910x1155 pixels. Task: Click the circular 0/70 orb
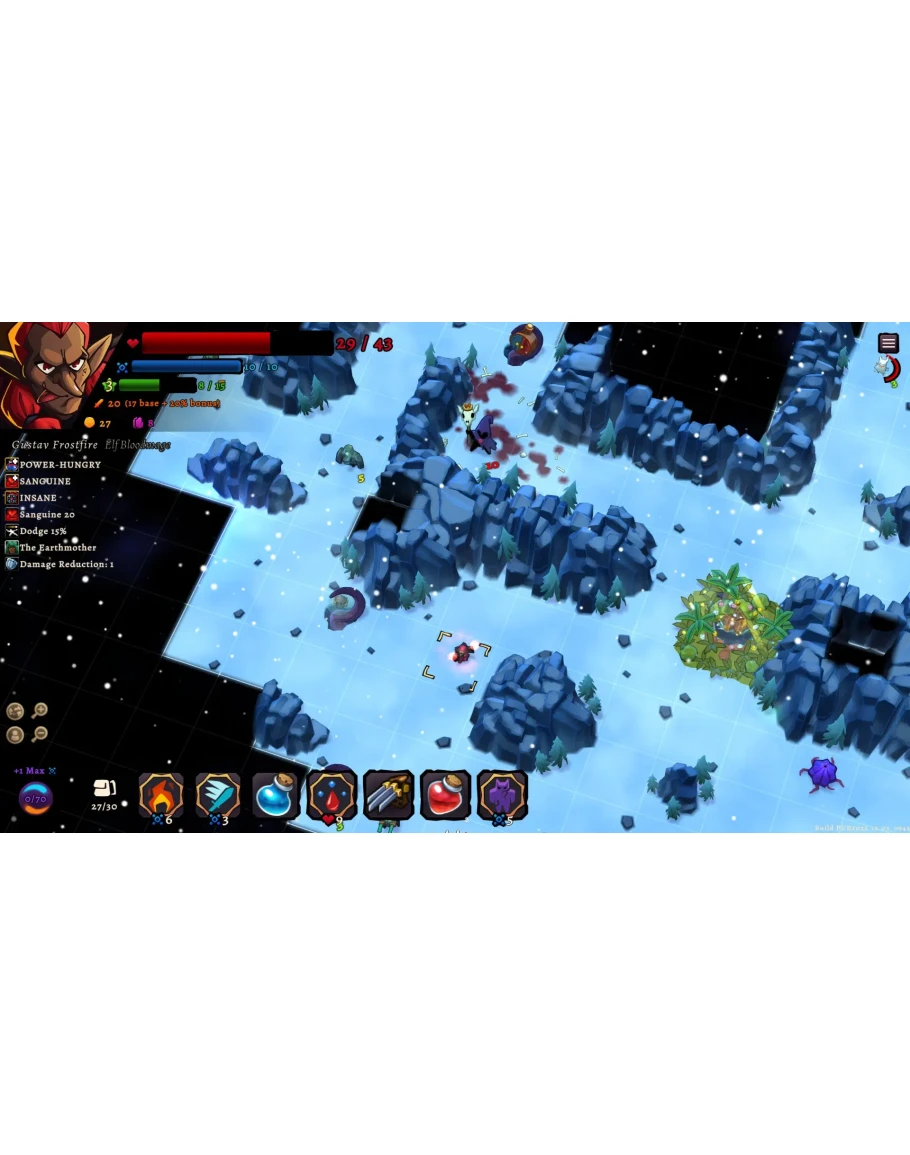click(x=35, y=799)
